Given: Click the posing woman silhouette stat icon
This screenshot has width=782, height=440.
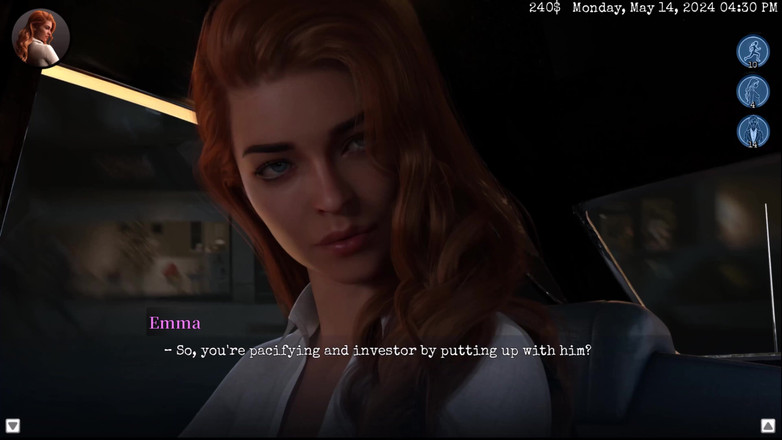Looking at the screenshot, I should (x=753, y=92).
